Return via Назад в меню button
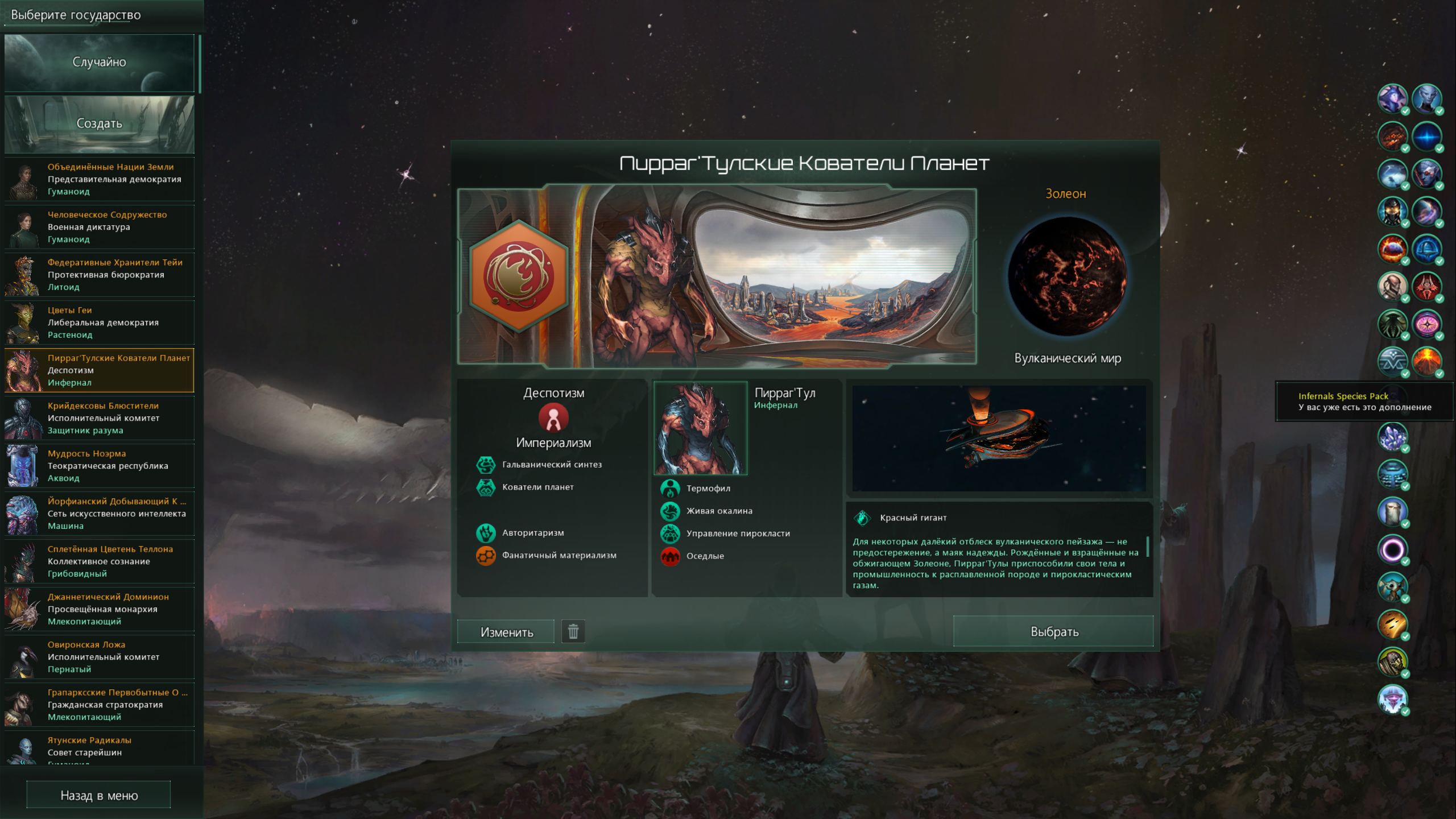 (x=98, y=795)
